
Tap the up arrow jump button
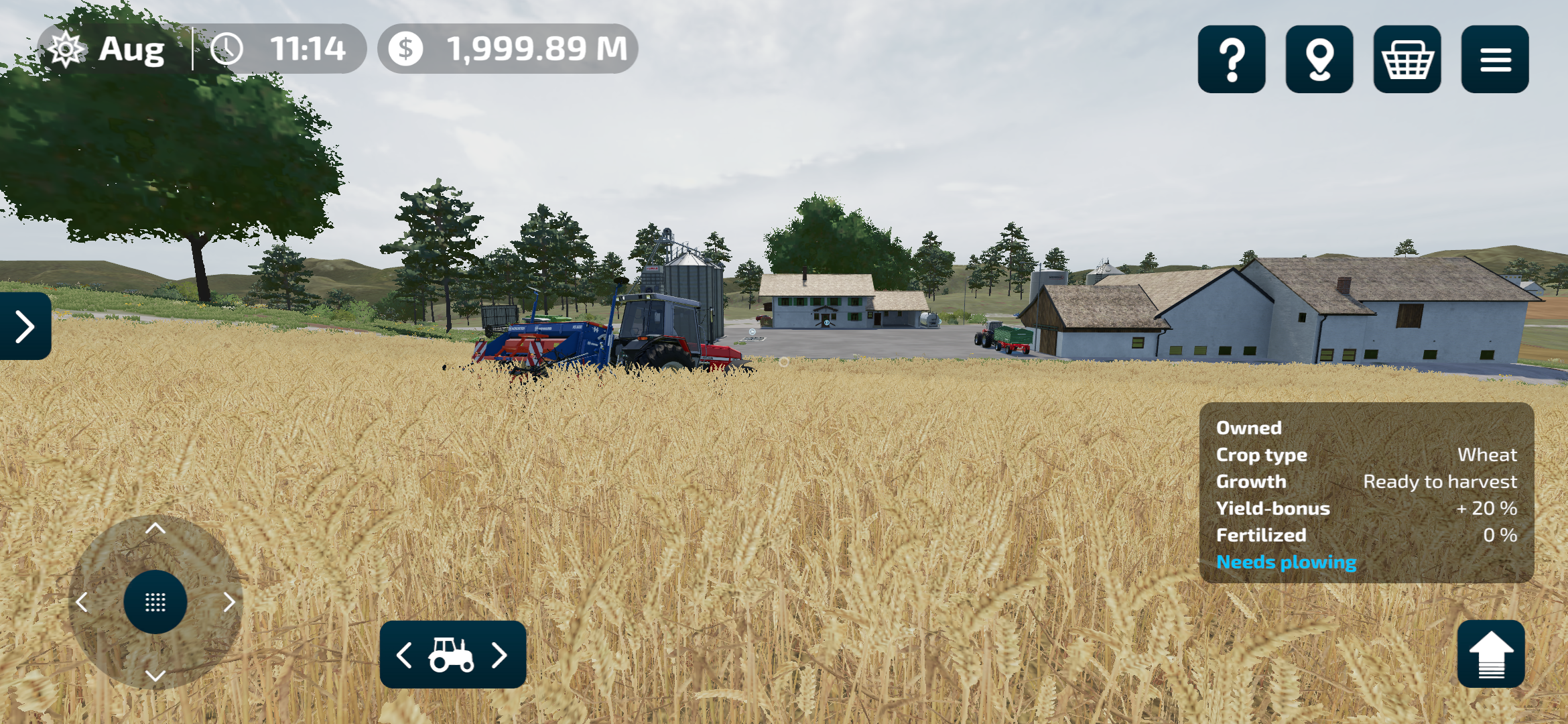[1490, 654]
